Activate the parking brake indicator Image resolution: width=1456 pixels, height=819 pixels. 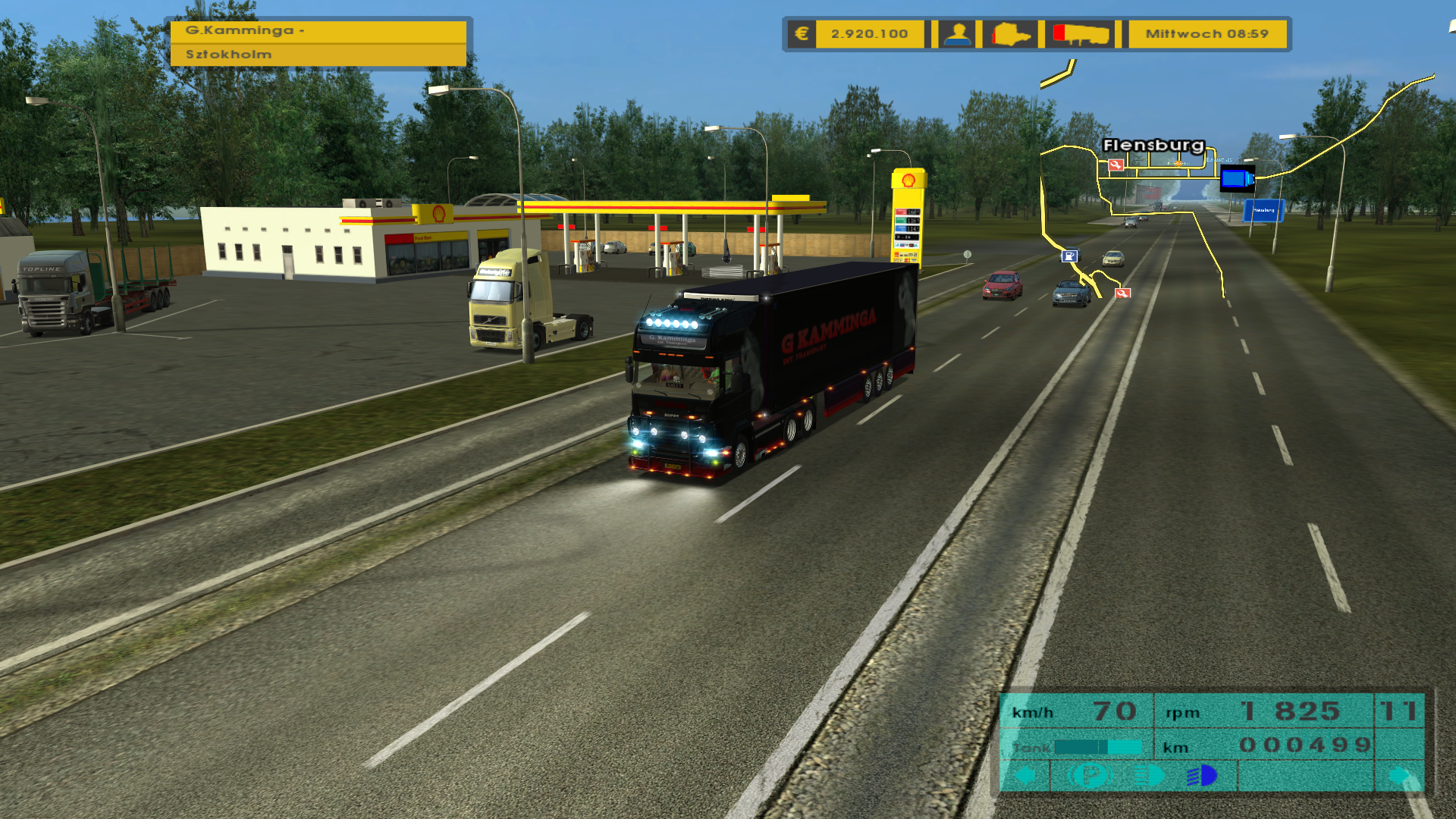(1090, 776)
